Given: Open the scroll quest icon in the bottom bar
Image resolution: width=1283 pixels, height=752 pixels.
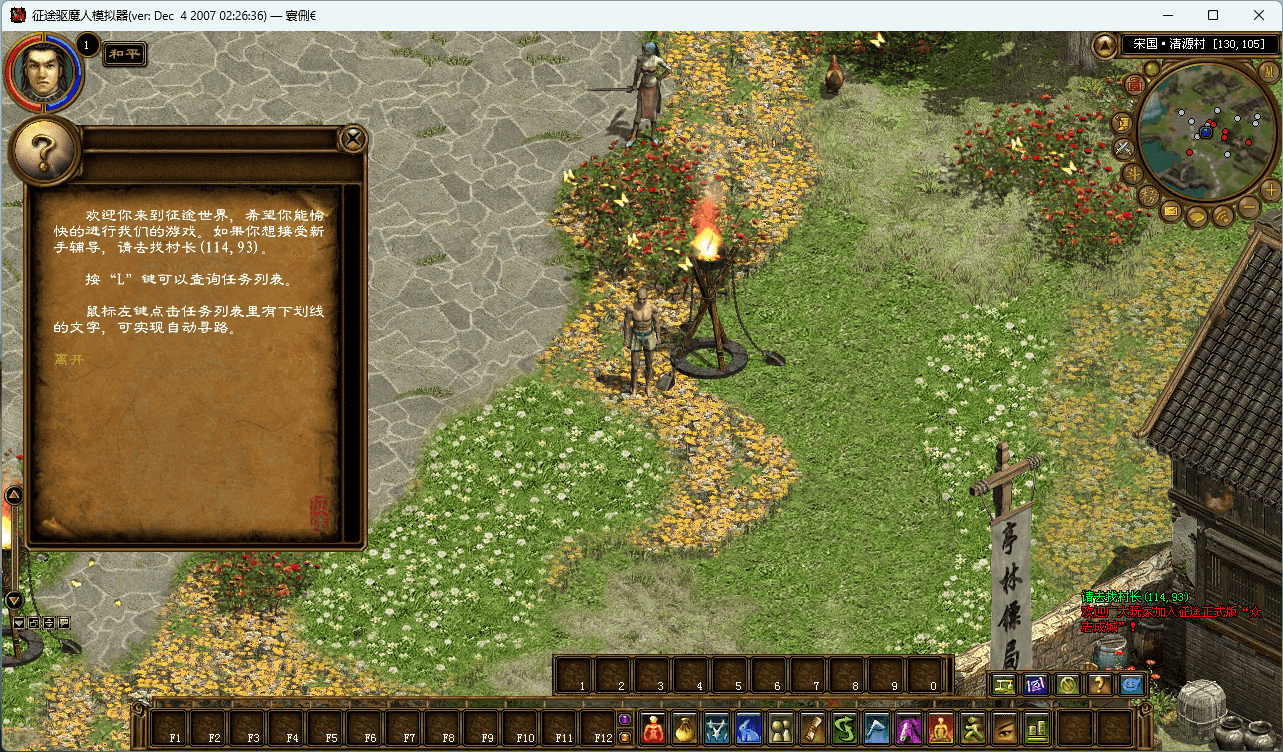Looking at the screenshot, I should 813,729.
